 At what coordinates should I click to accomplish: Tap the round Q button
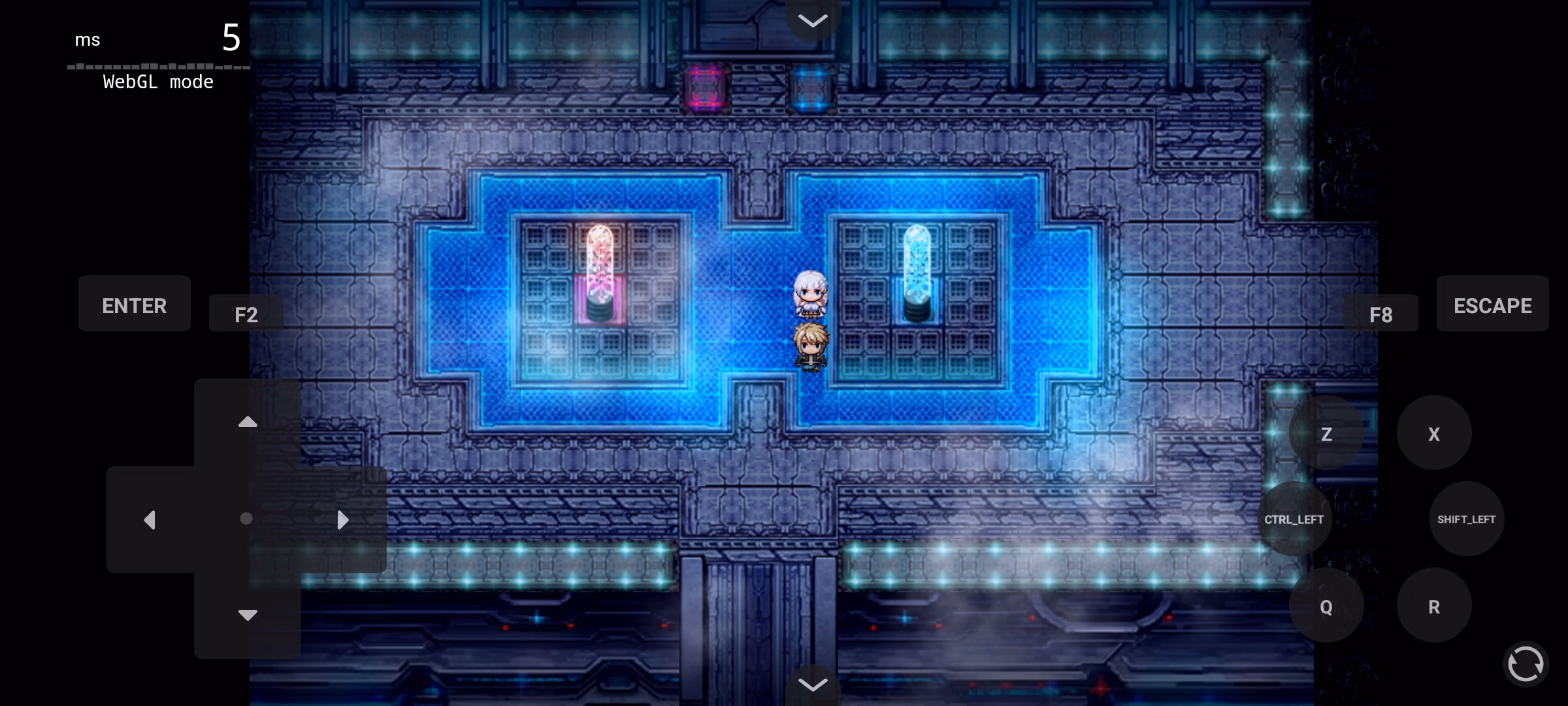[1326, 606]
